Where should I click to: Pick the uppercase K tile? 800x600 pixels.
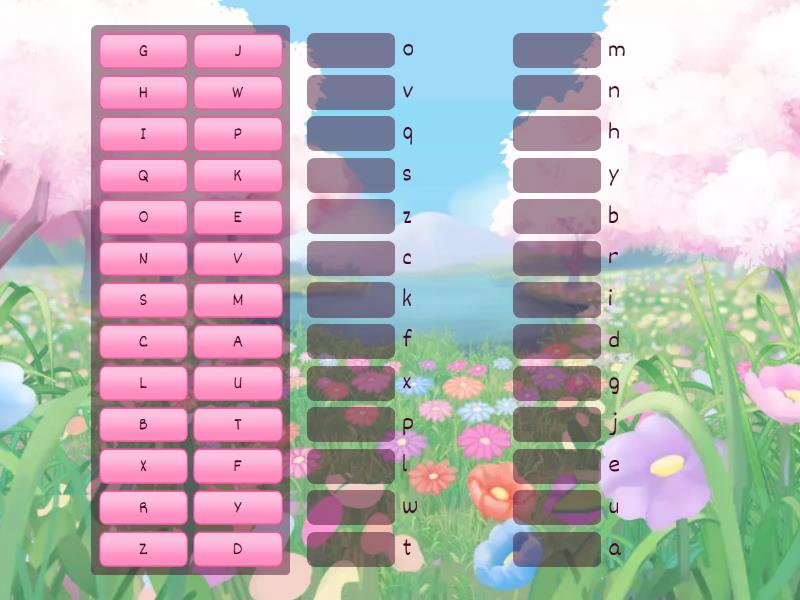point(238,176)
